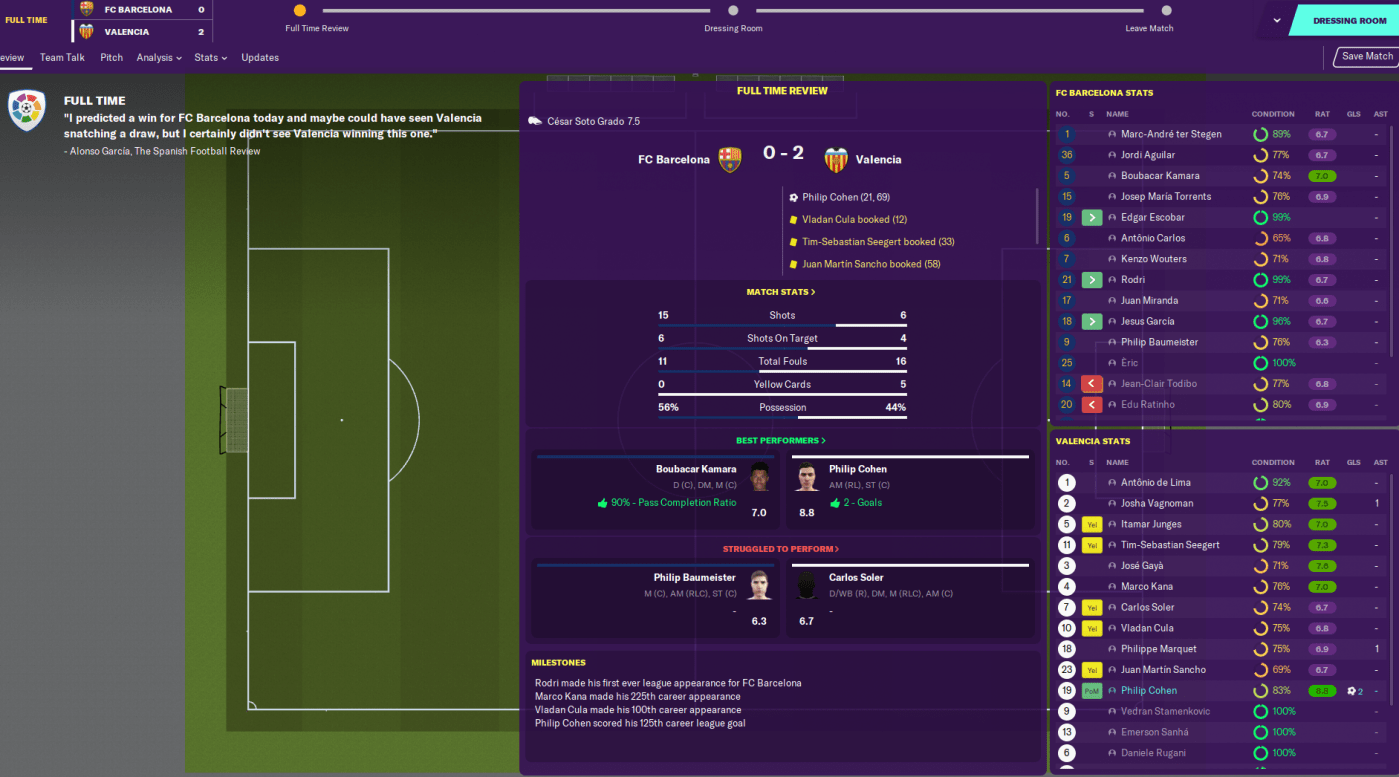1399x777 pixels.
Task: Select Kenzo Wouters in Barcelona stats
Action: 1153,259
